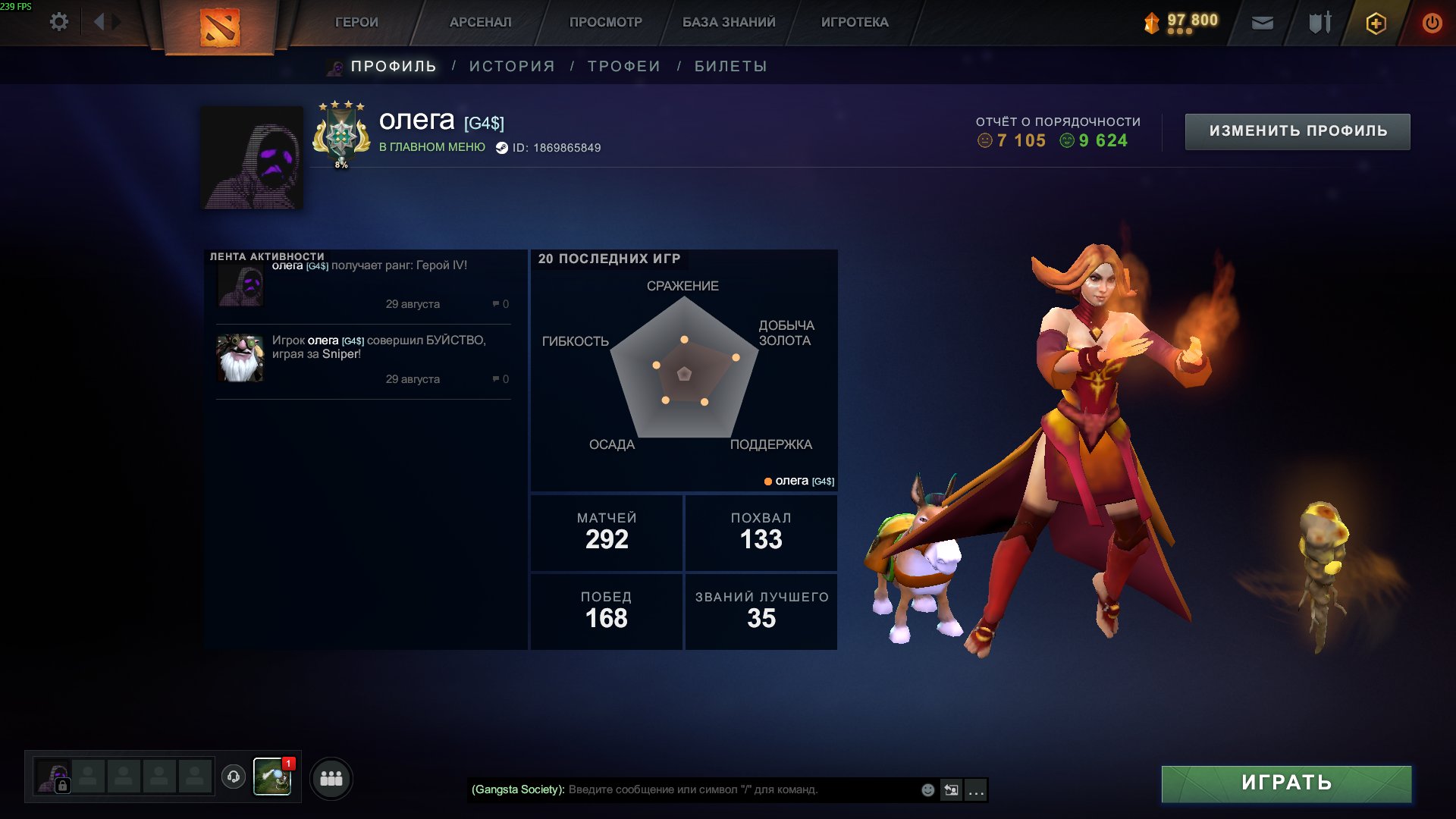
Task: Click the shards counter showing 97 800
Action: 1183,23
